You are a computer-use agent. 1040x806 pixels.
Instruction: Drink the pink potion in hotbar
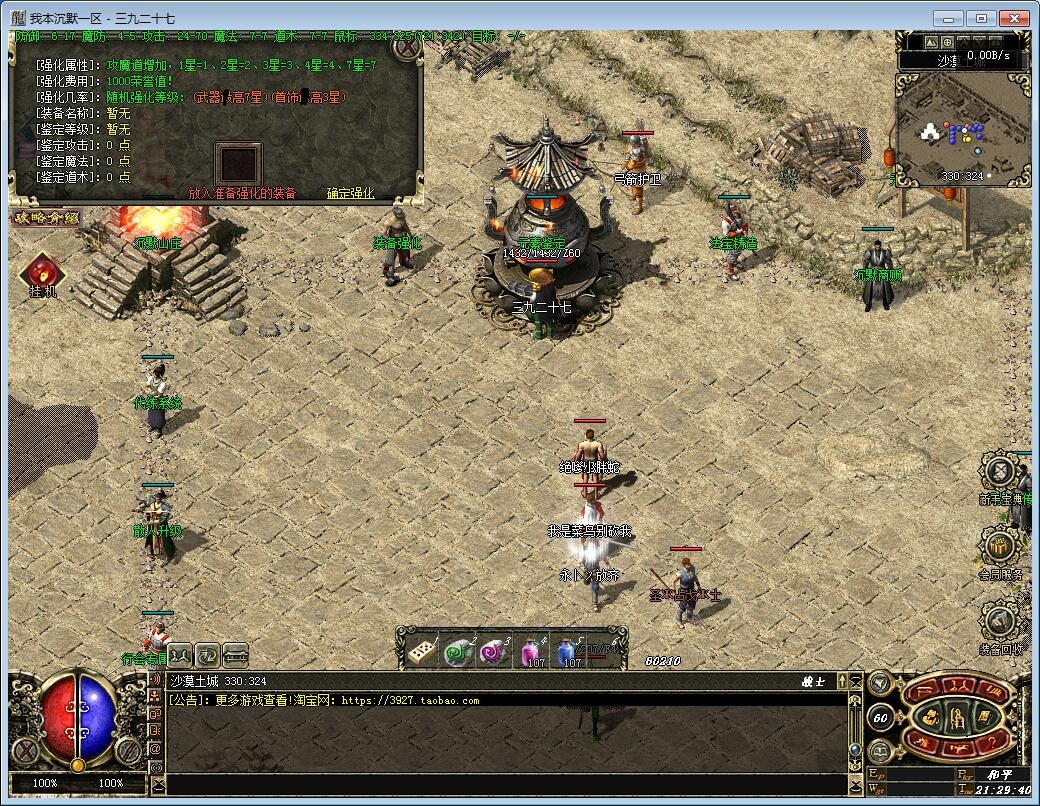[532, 651]
